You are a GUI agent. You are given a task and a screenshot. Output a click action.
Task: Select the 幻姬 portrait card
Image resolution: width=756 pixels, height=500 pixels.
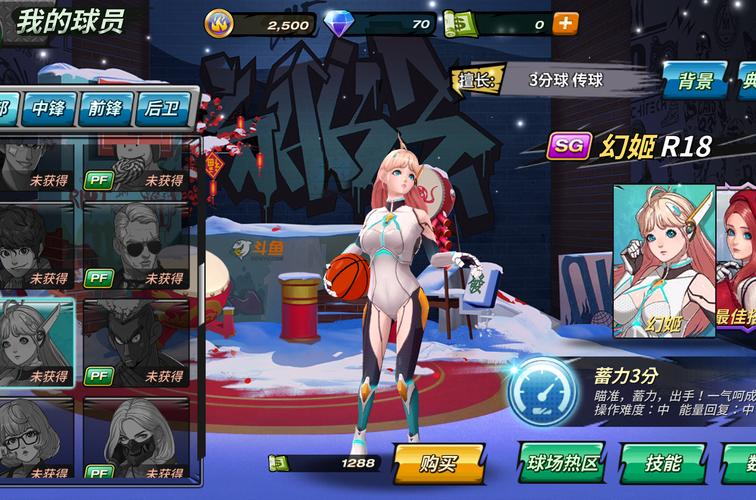pyautogui.click(x=663, y=260)
